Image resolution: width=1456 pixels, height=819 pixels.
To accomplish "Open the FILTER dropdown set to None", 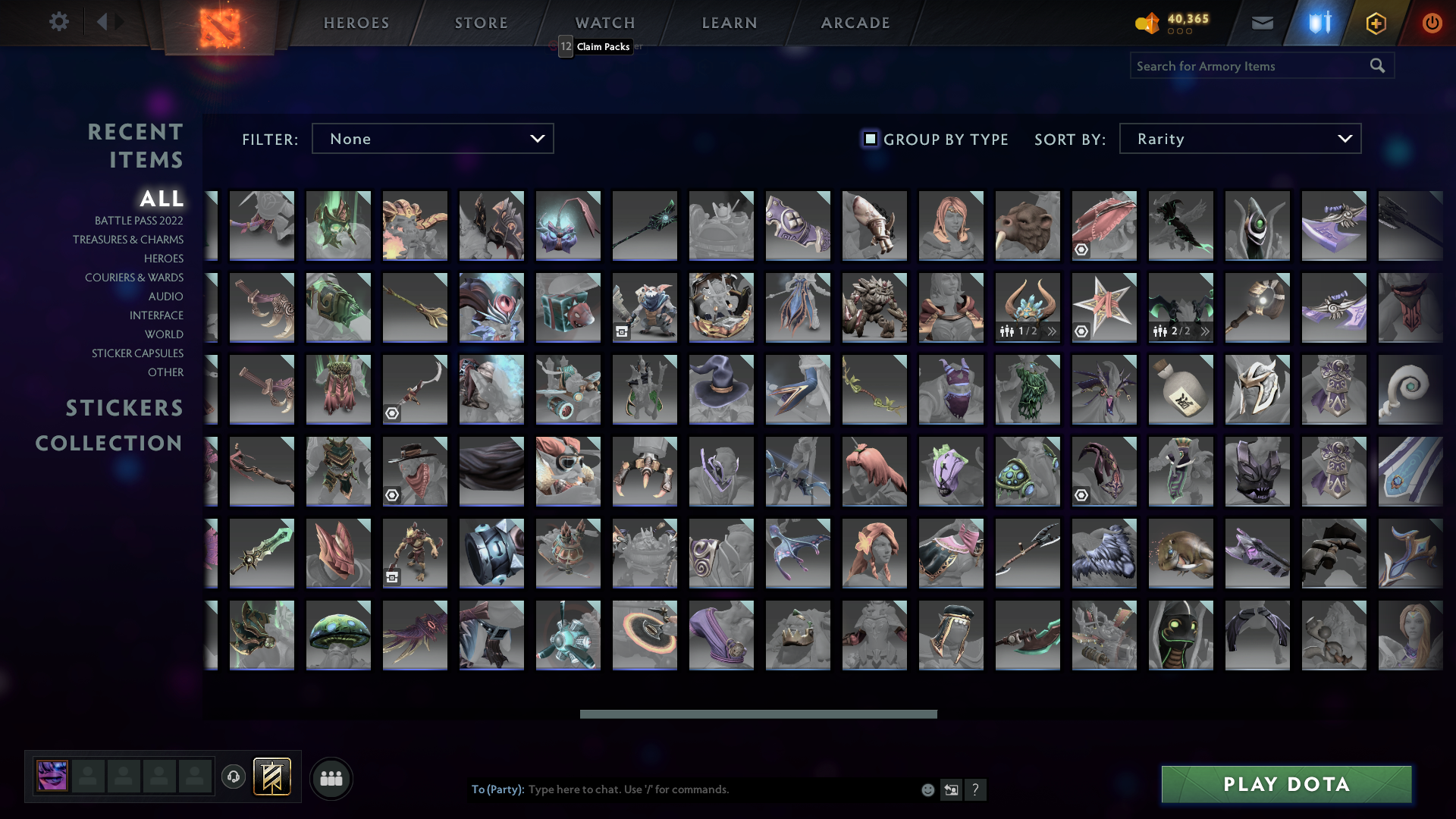I will click(x=432, y=138).
